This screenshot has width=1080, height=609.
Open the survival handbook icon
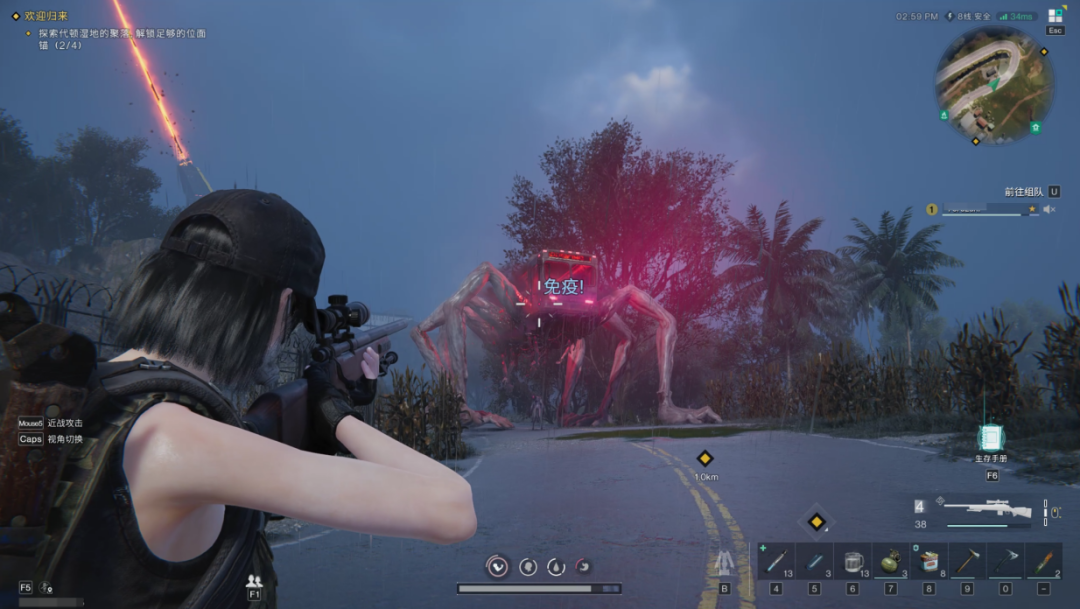point(991,438)
